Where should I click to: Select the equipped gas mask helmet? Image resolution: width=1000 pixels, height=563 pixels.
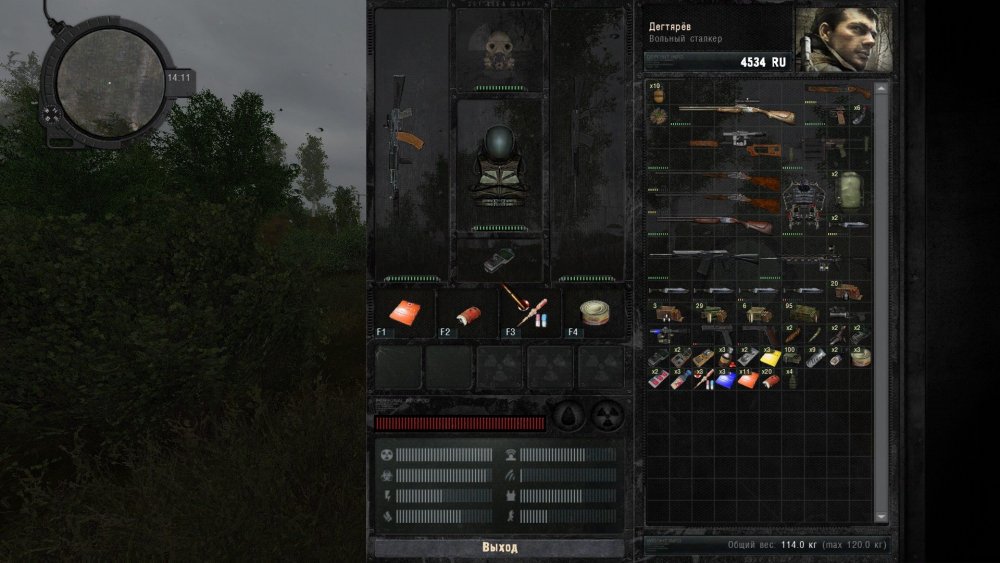[x=499, y=50]
